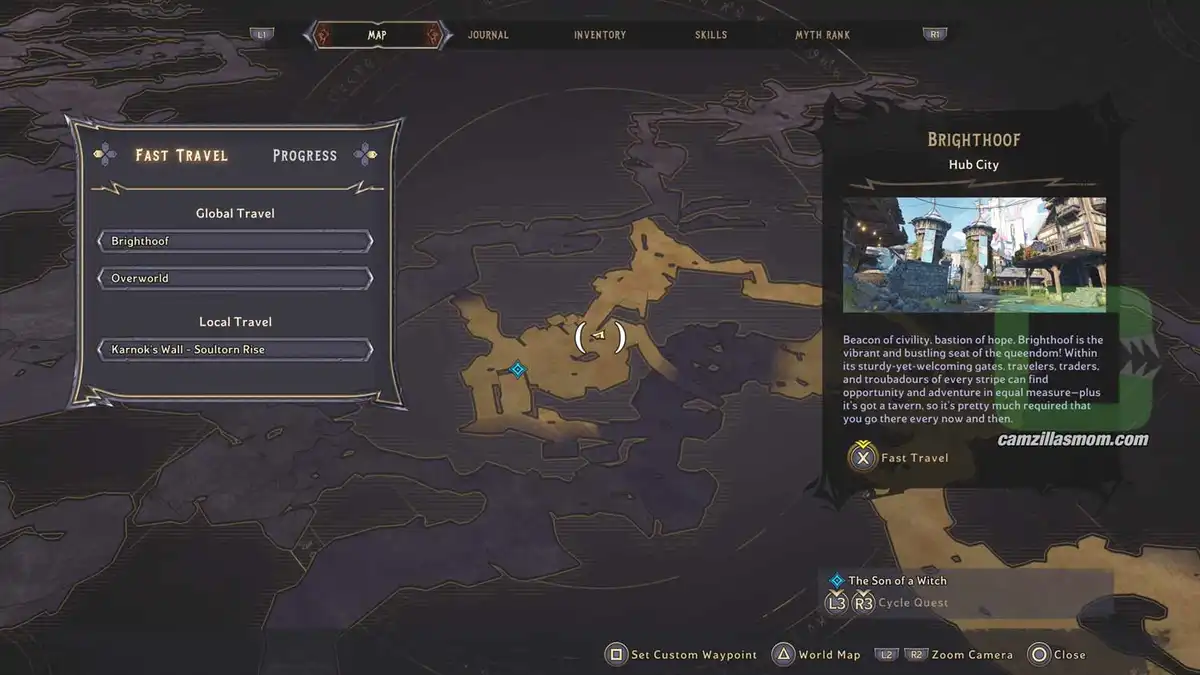1200x675 pixels.
Task: Switch to the Progress panel tab
Action: tap(305, 155)
